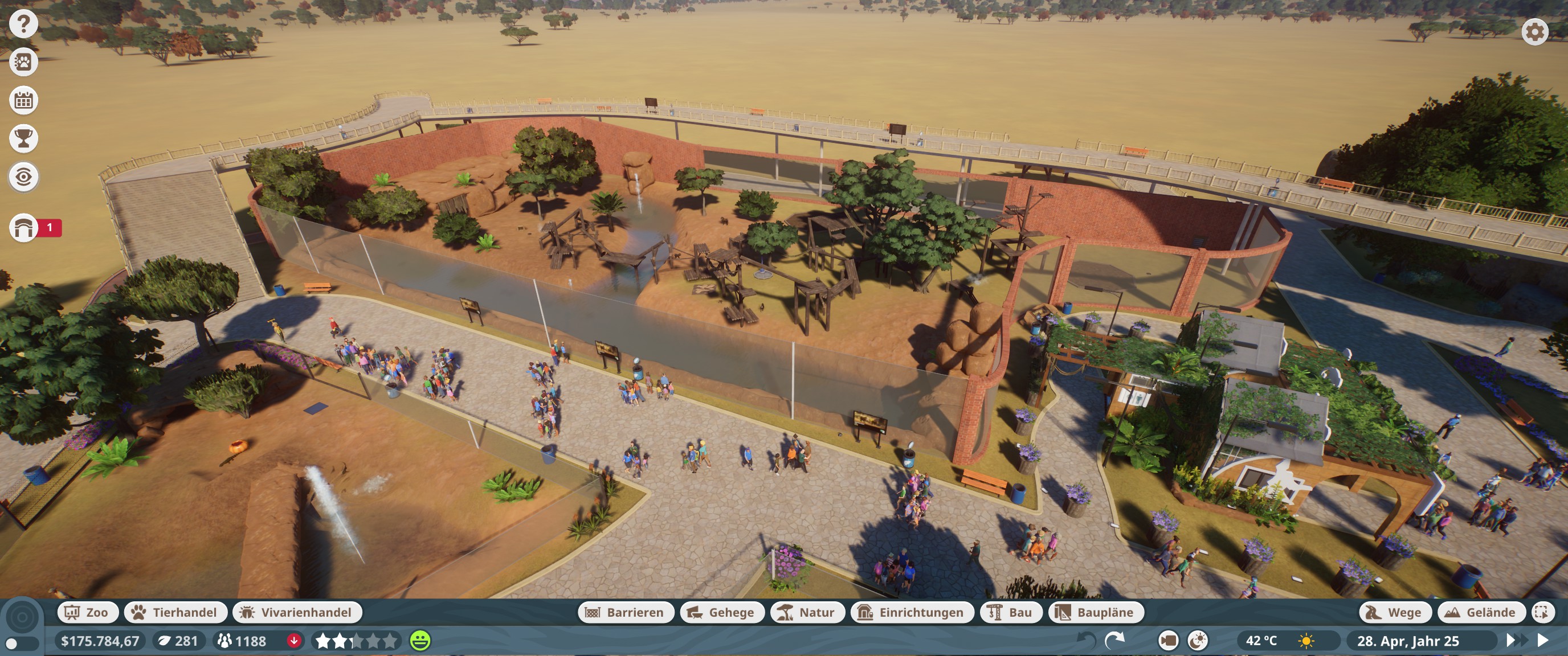Open the gear settings menu
The height and width of the screenshot is (656, 1568).
tap(1534, 32)
